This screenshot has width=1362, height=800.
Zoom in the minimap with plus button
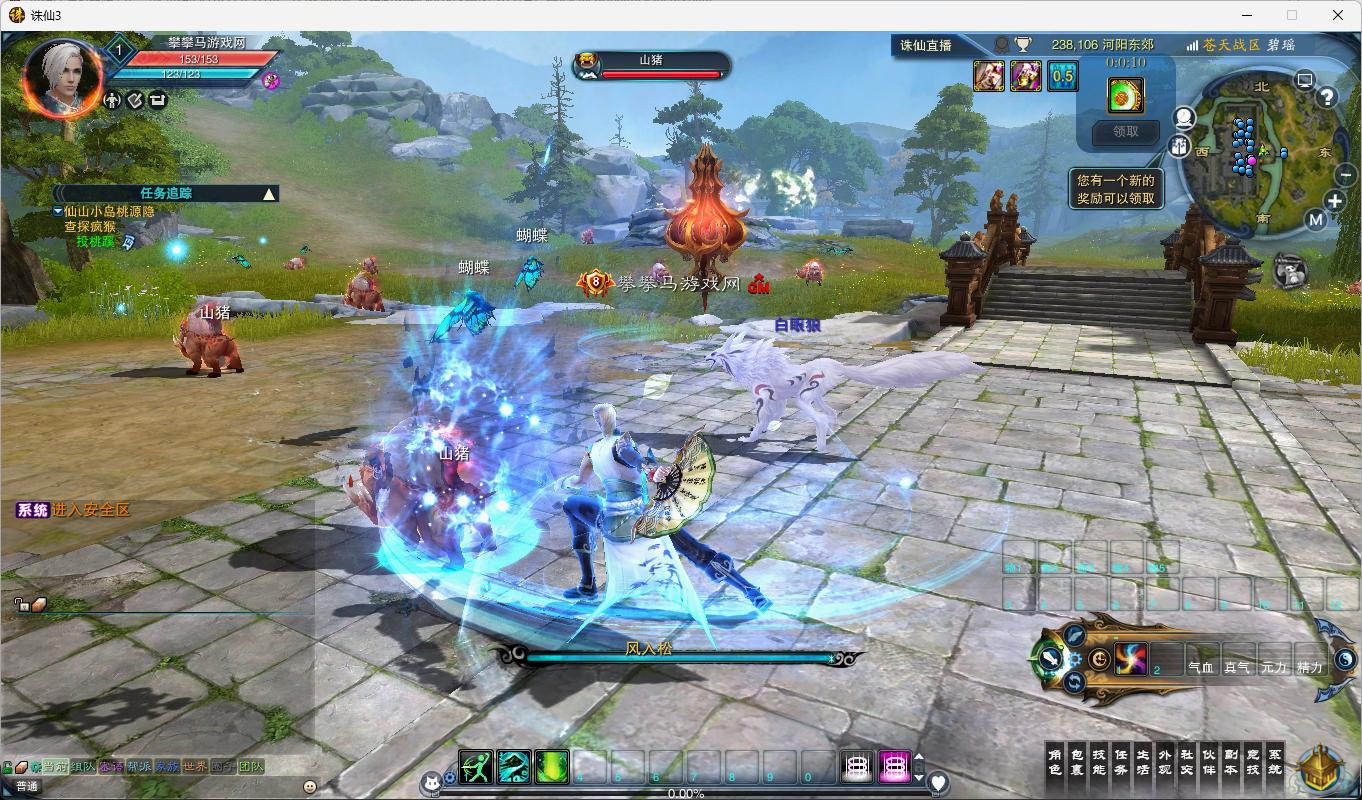[x=1335, y=201]
